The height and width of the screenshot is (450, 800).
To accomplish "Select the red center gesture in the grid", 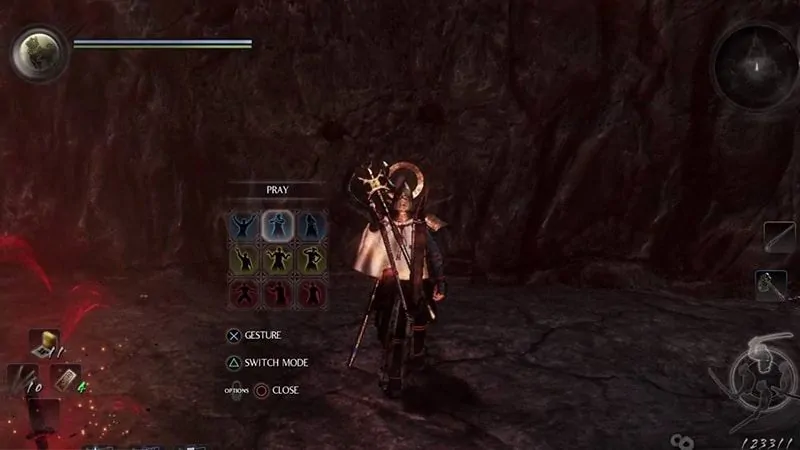I will [277, 294].
